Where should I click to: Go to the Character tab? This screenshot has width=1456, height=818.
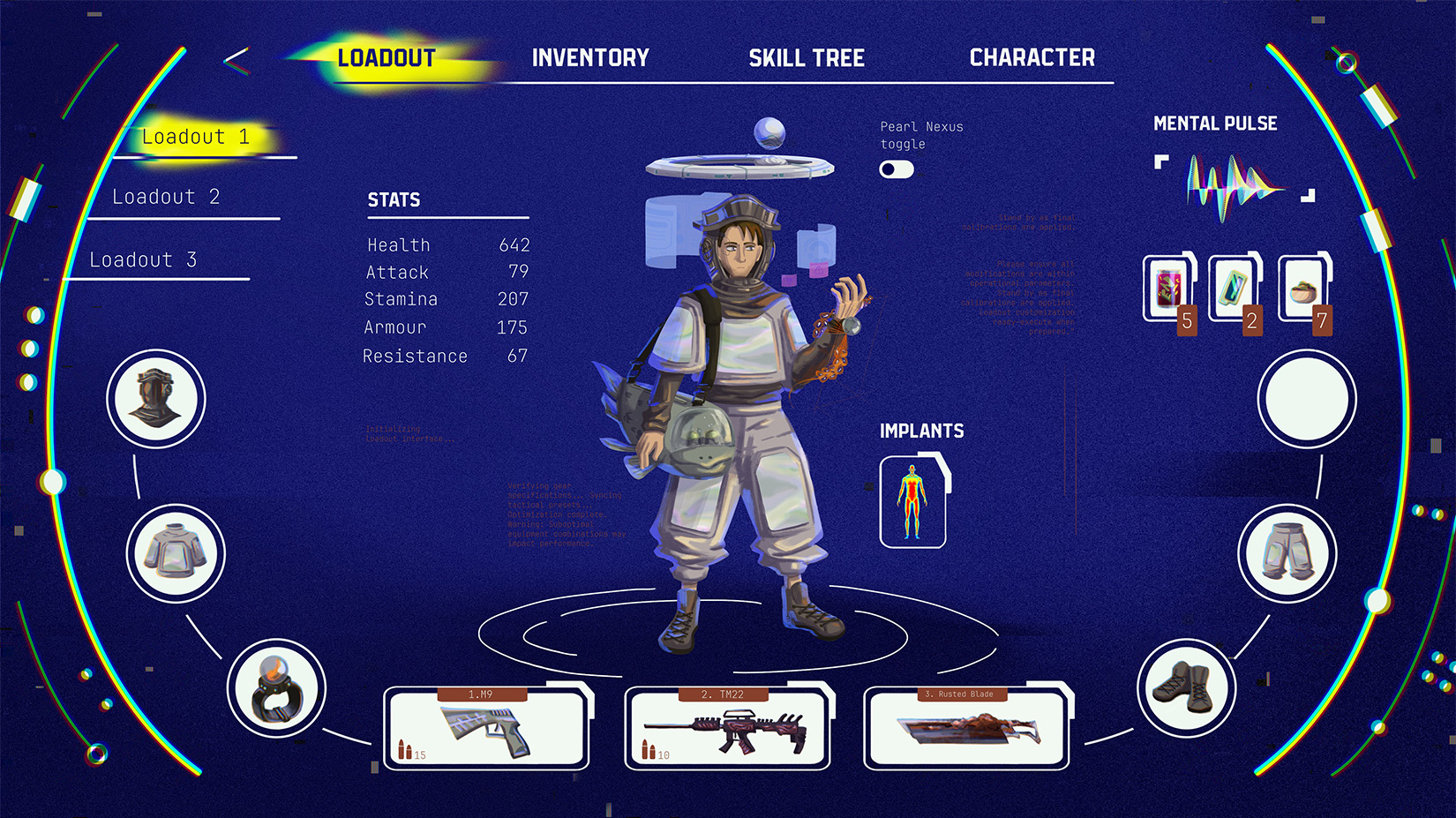click(1032, 58)
